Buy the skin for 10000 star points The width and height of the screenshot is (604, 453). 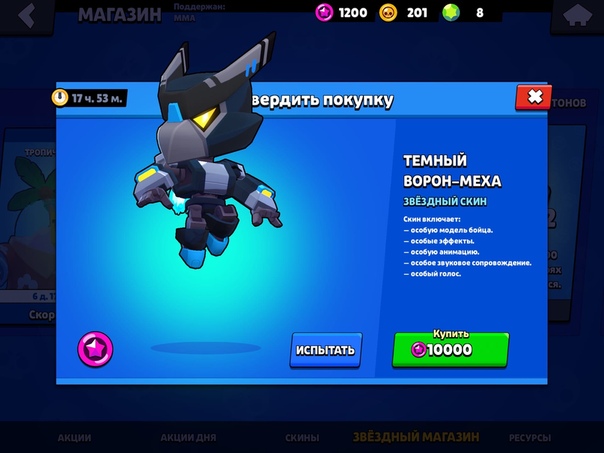pyautogui.click(x=450, y=349)
